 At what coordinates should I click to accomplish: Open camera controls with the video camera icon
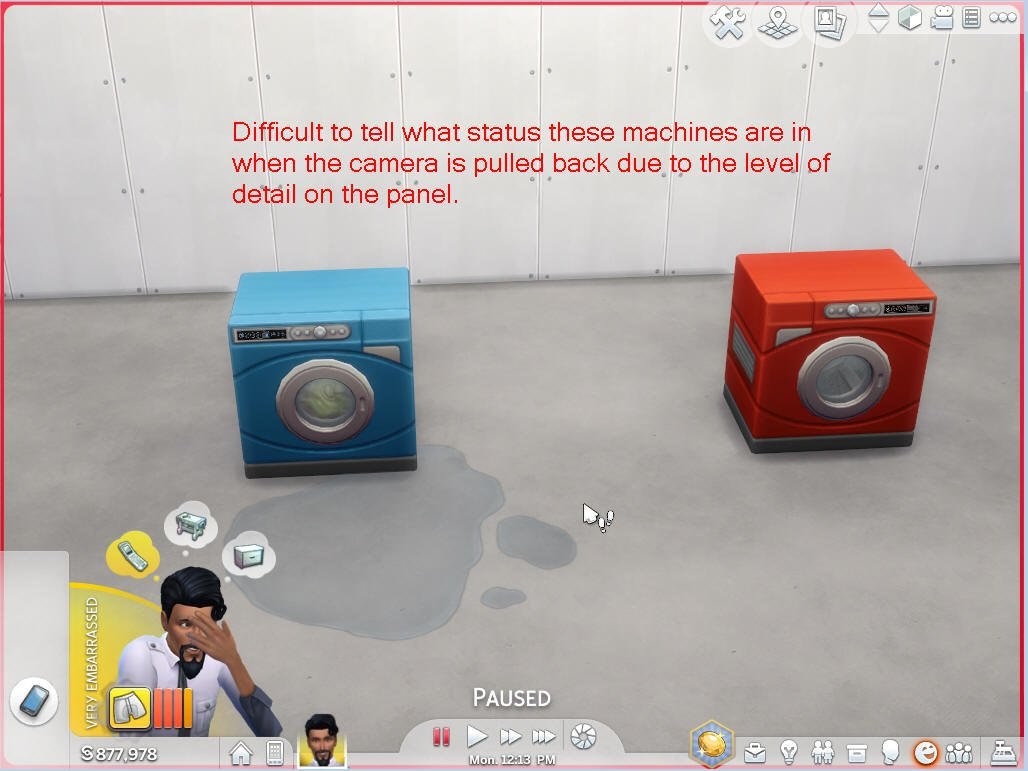click(x=941, y=18)
